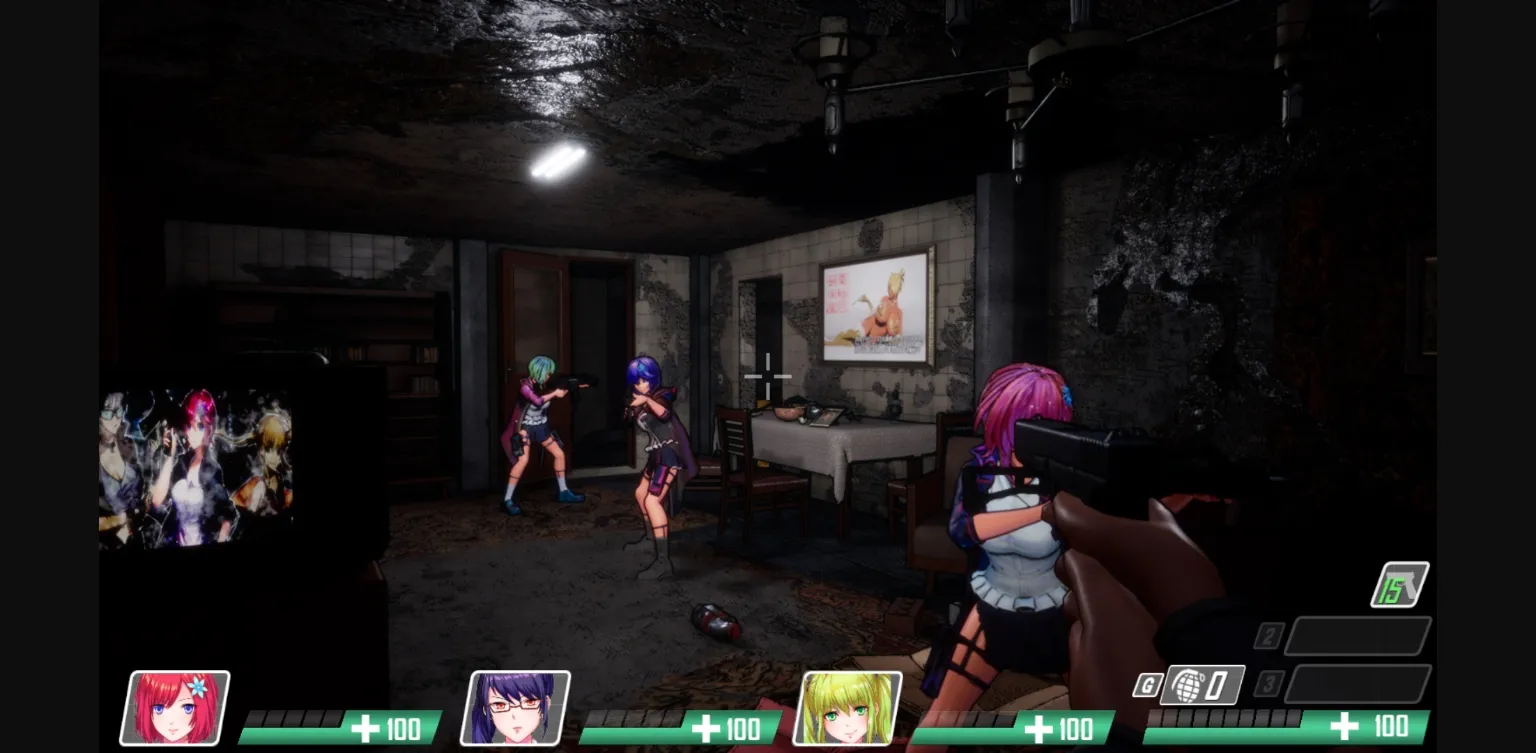The width and height of the screenshot is (1536, 753).
Task: Click the pistol silhouette inside the weapon slot
Action: 1410,583
